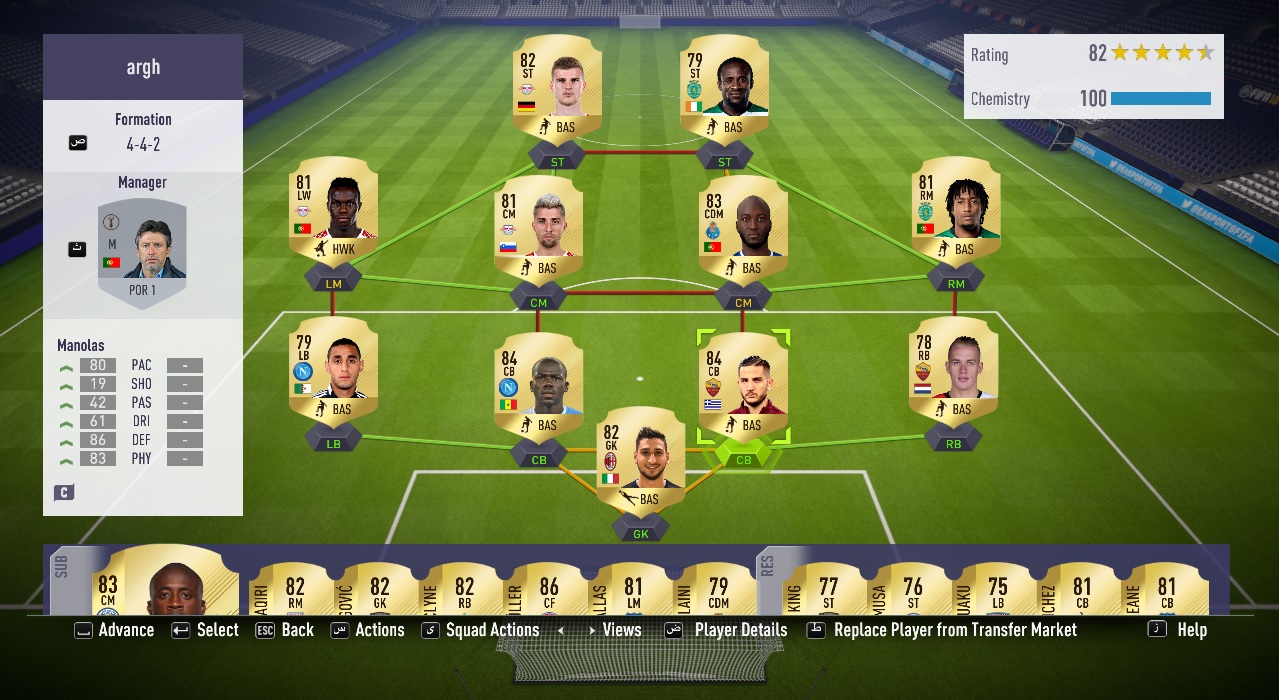Choose the 77 ST reserve card
Screen dimensions: 1279x700
point(828,590)
